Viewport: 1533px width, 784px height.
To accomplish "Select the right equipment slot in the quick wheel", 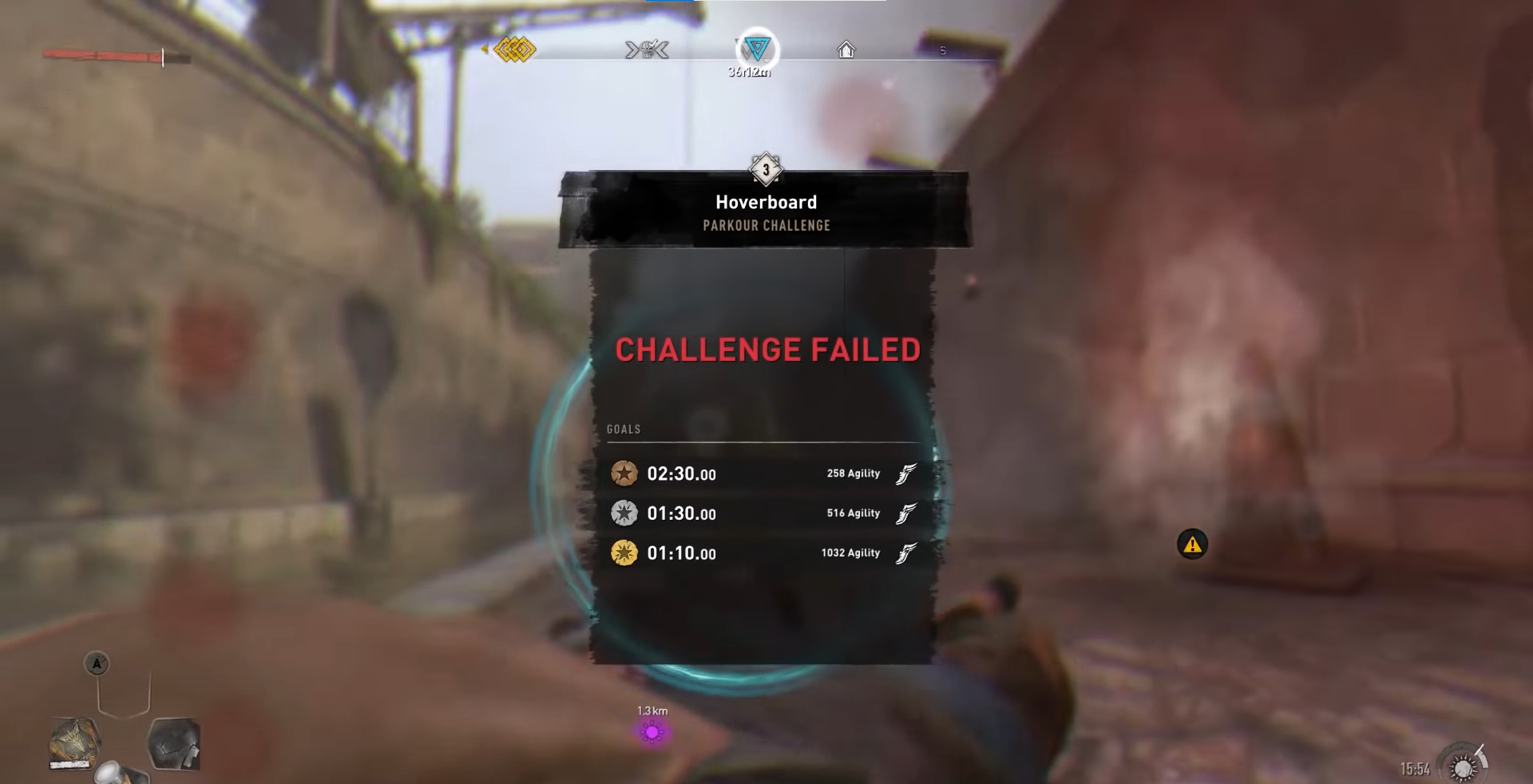I will tap(174, 744).
